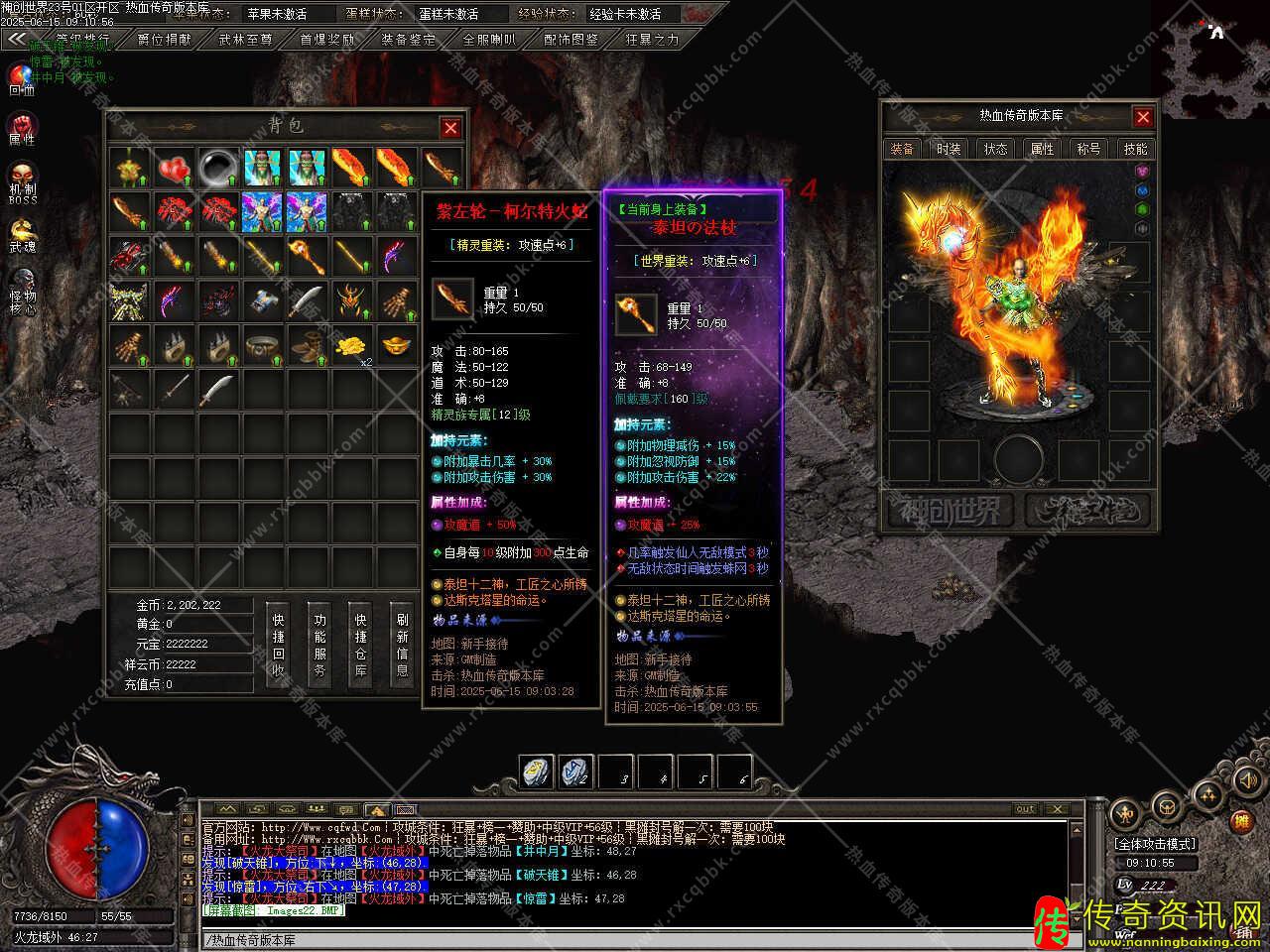Viewport: 1270px width, 952px height.
Task: Close the character equipment panel
Action: click(x=1143, y=117)
